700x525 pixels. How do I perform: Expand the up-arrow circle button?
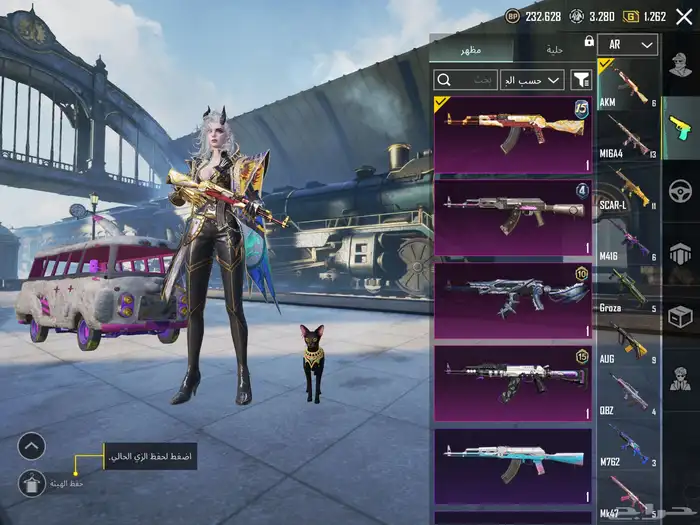[x=31, y=446]
